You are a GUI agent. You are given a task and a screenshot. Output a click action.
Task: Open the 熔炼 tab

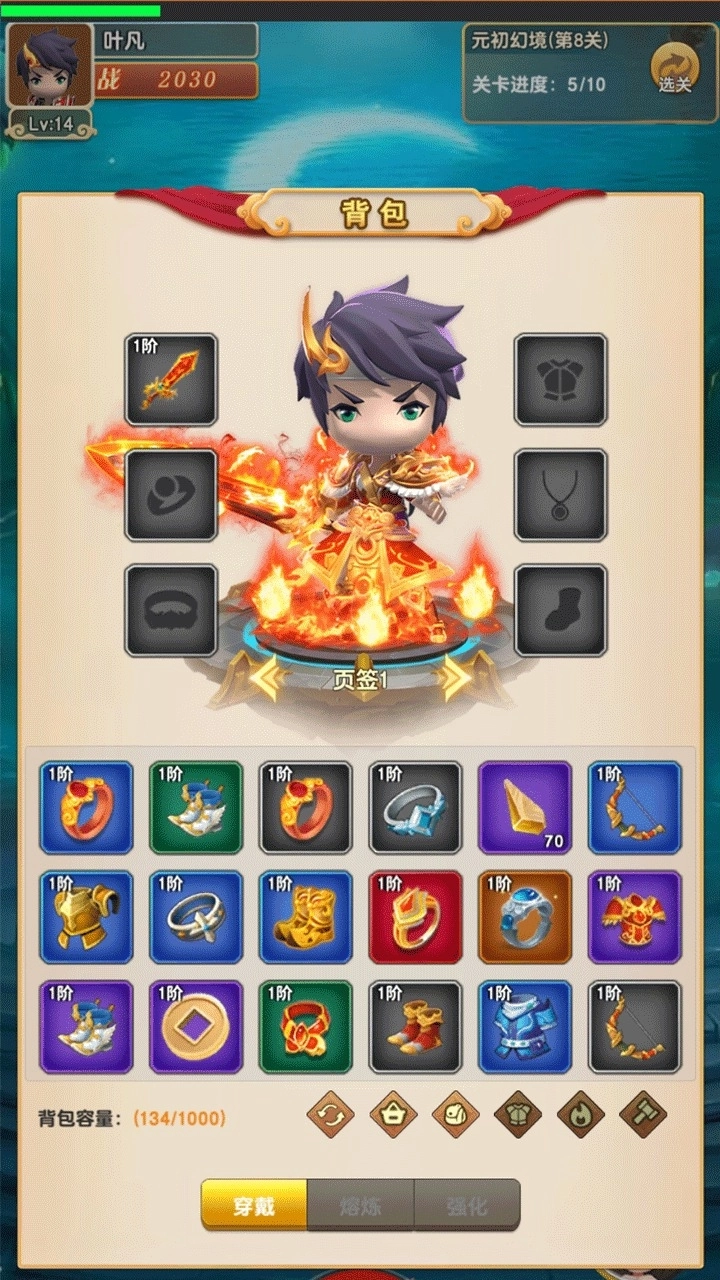360,1205
